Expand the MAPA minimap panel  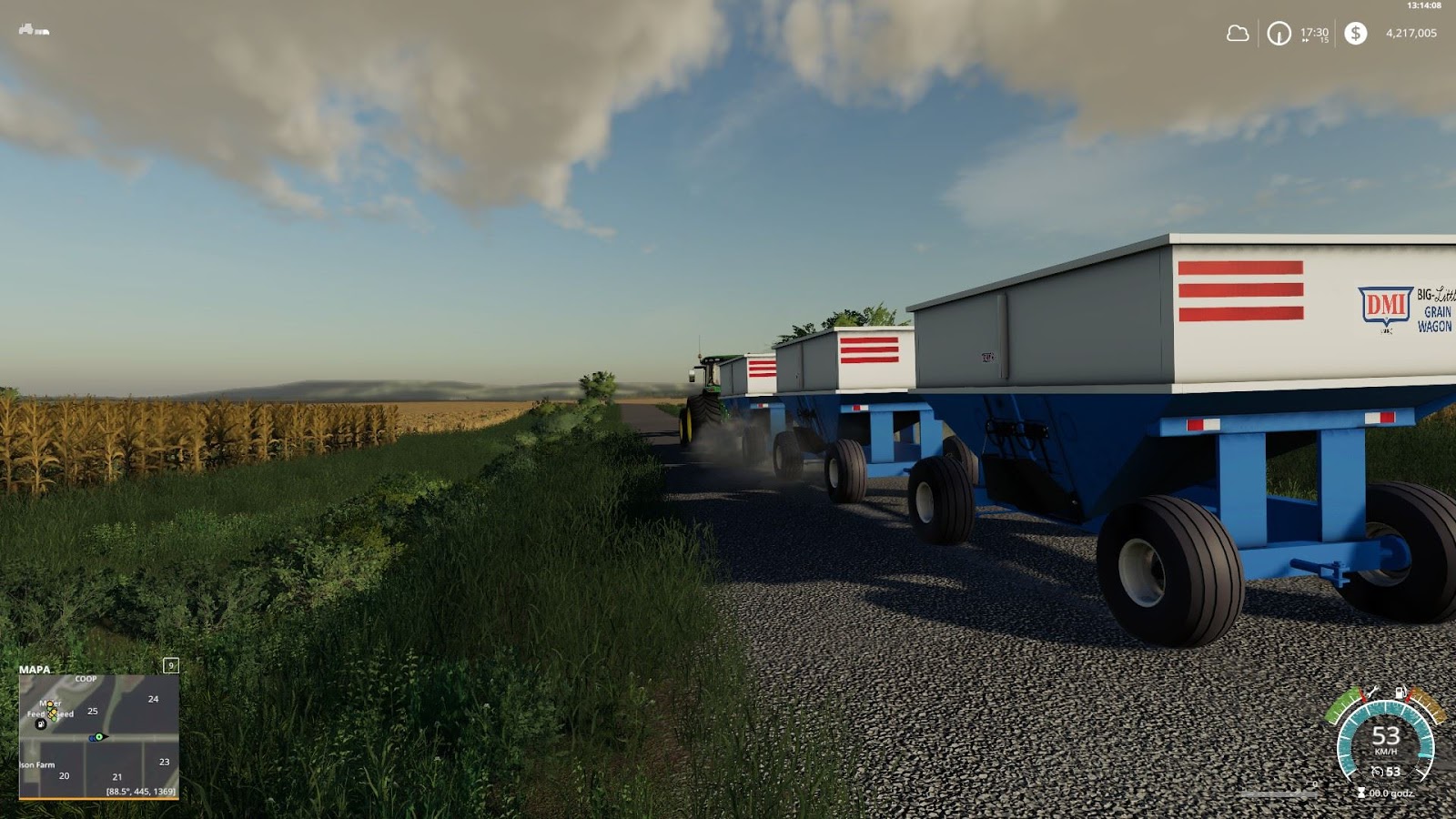[34, 669]
